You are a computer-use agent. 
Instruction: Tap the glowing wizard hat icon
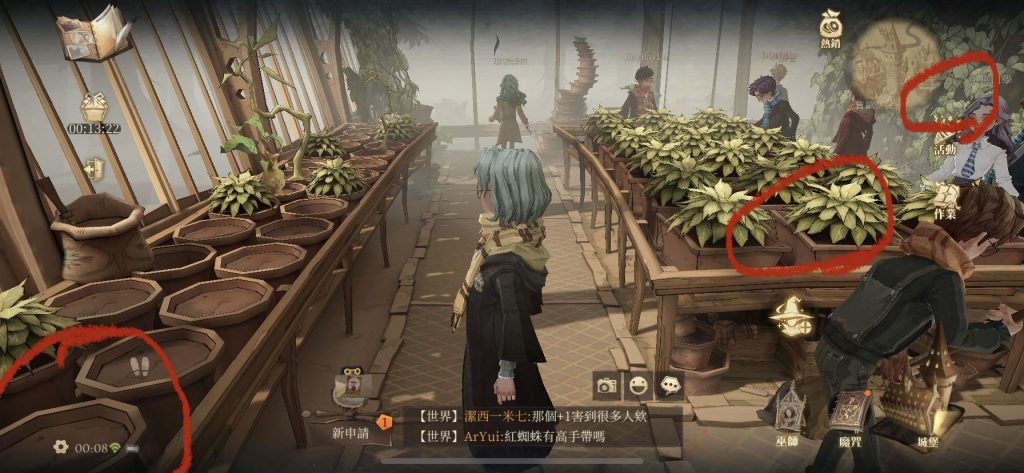(x=790, y=319)
